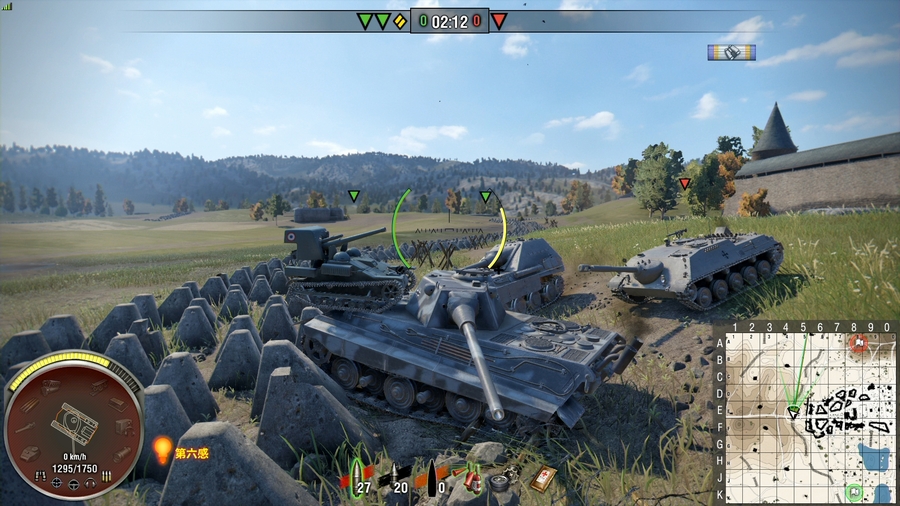This screenshot has height=506, width=900.
Task: Click the medal ribbon icon below the timer bar
Action: [731, 52]
